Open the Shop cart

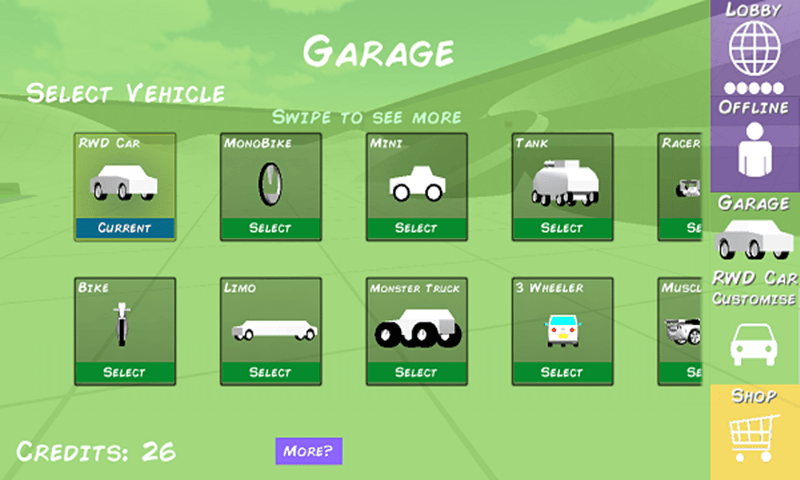pos(755,432)
